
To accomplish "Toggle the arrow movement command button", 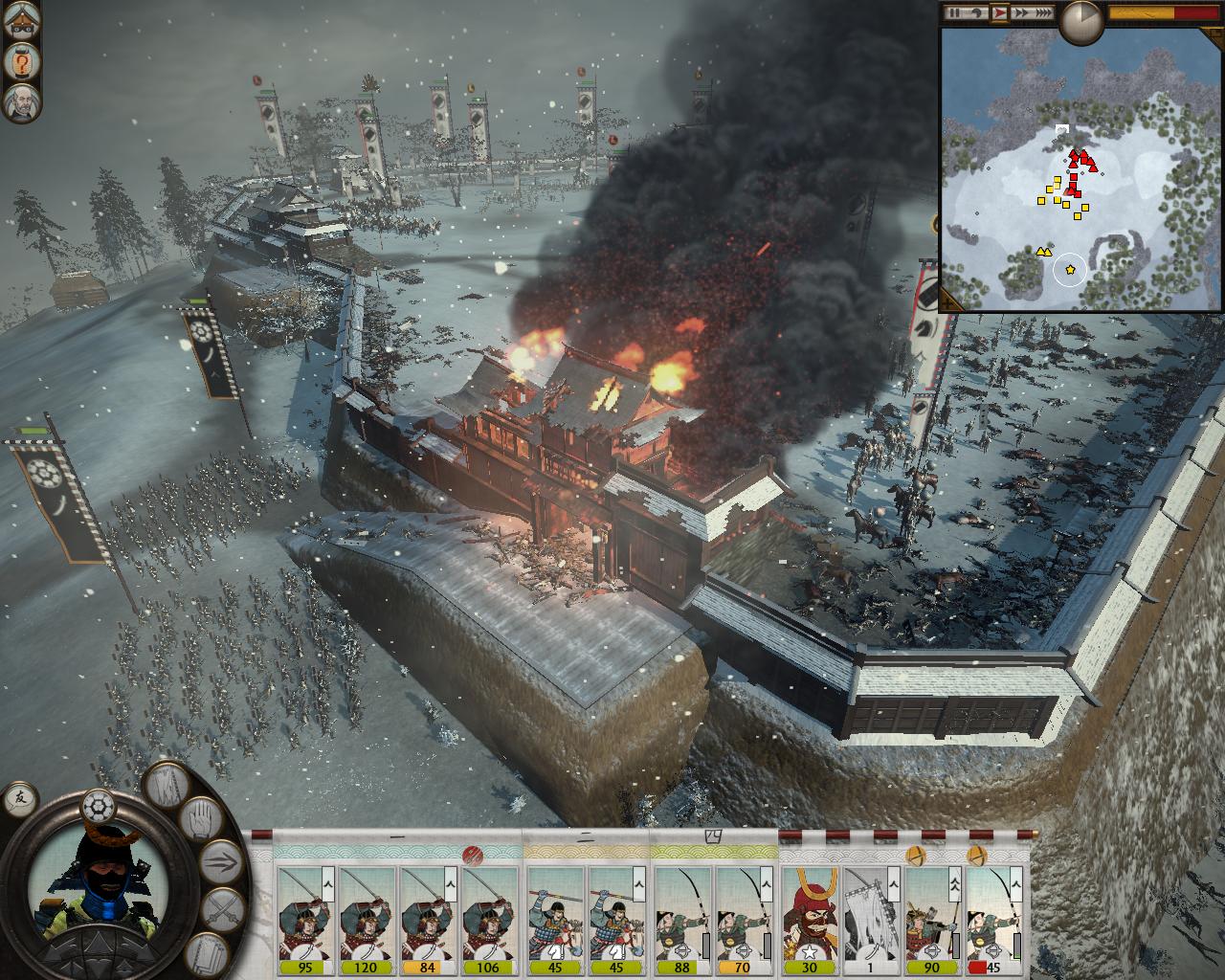I will tap(221, 858).
